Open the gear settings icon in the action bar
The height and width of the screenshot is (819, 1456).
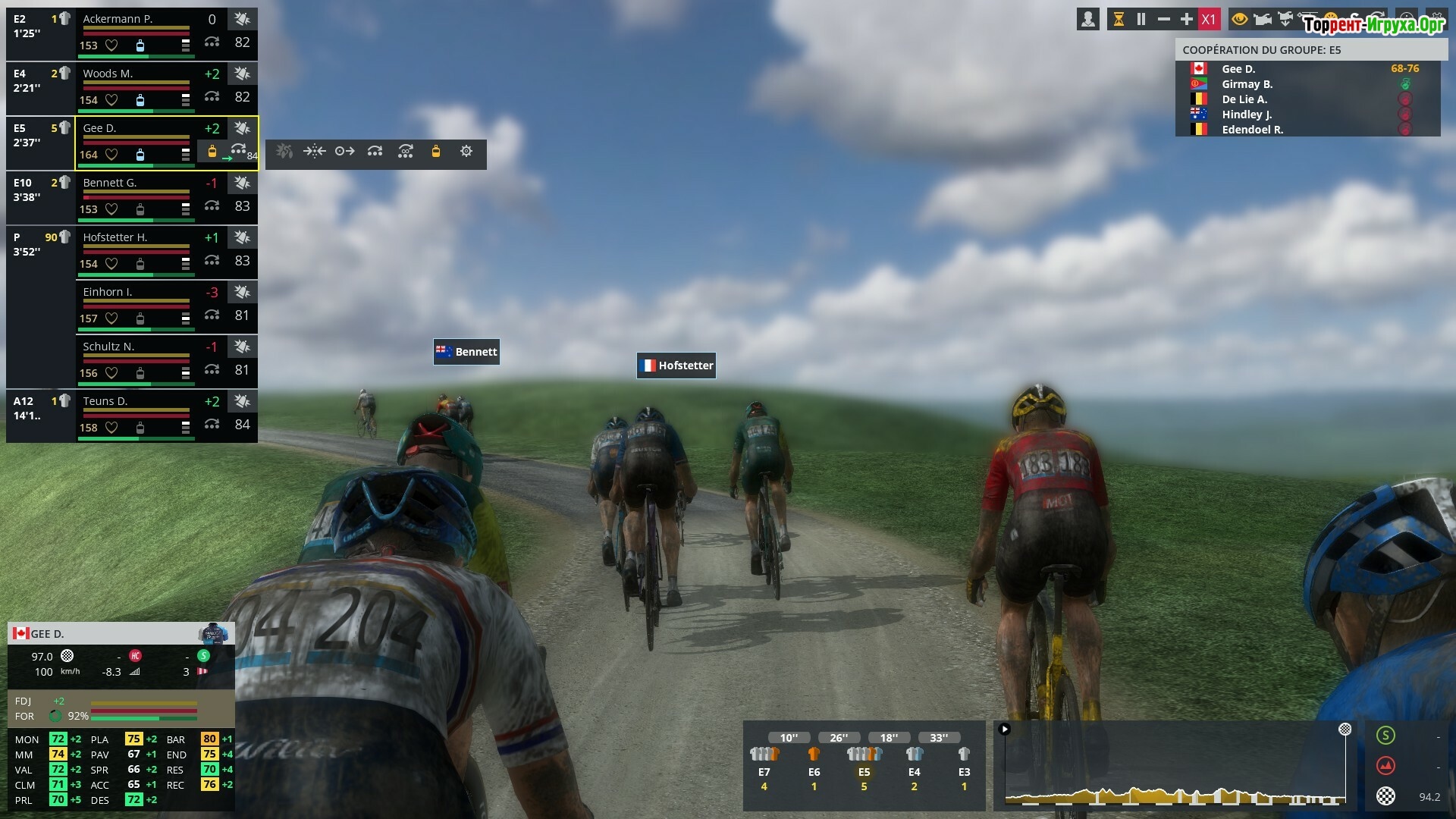tap(466, 152)
